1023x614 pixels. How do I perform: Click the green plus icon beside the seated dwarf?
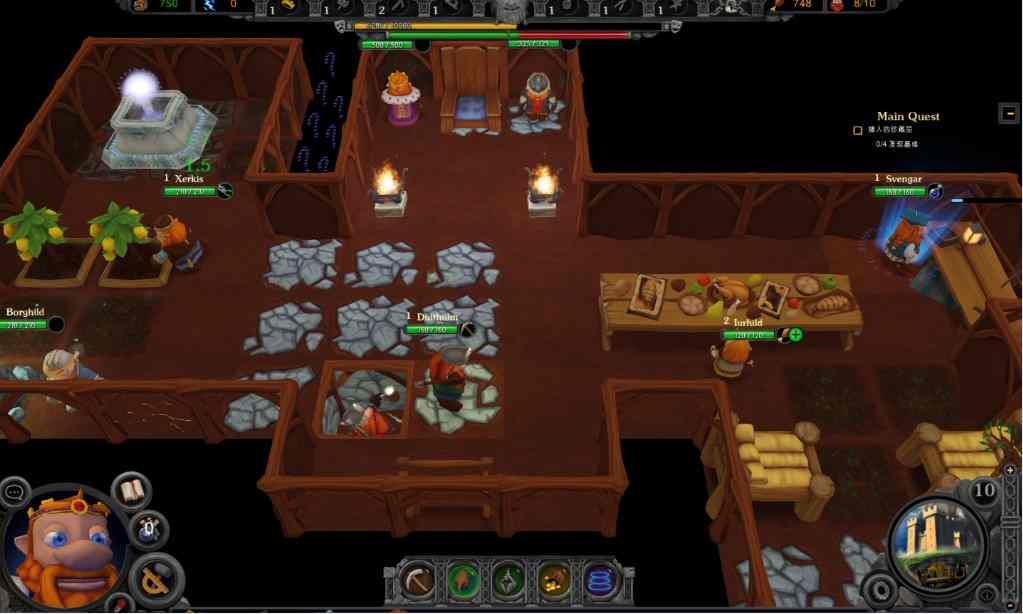click(796, 334)
